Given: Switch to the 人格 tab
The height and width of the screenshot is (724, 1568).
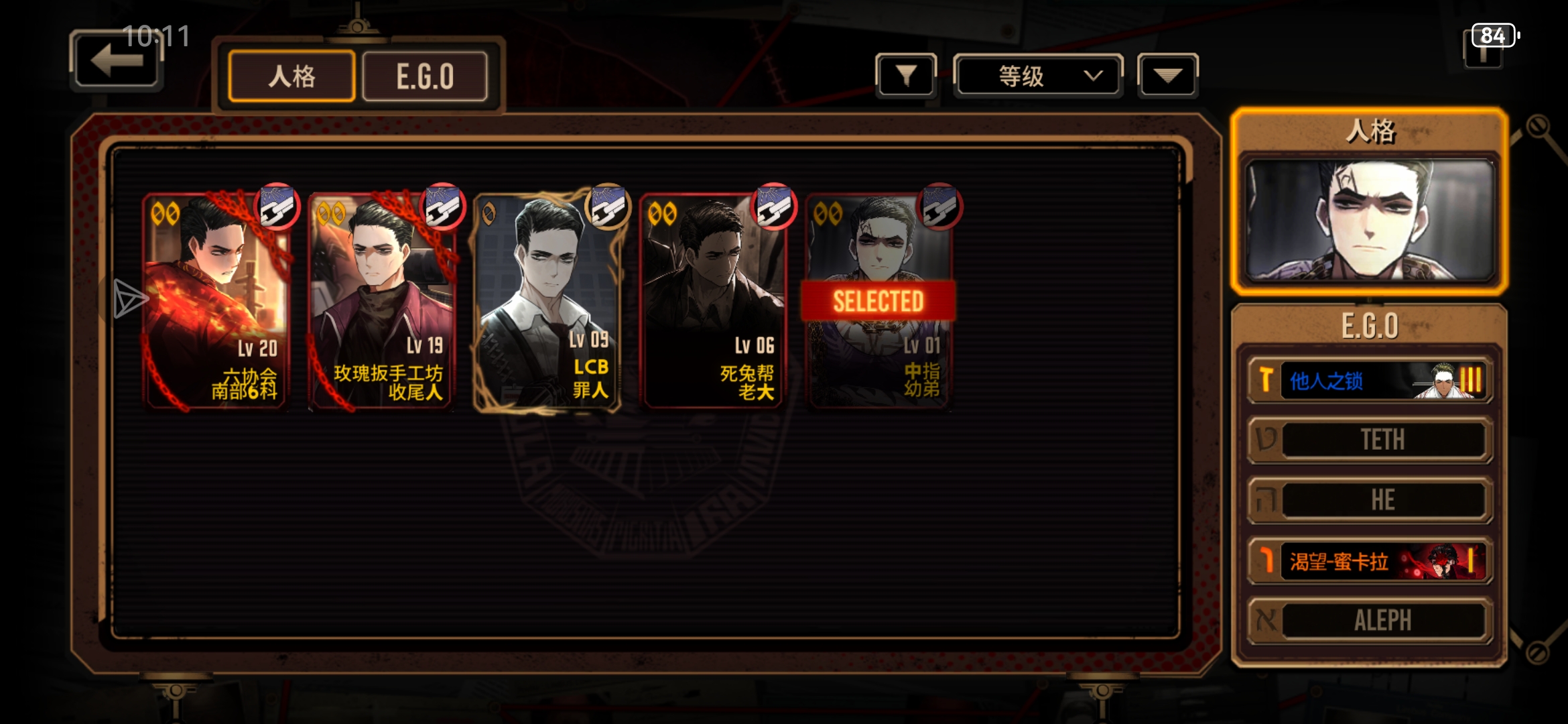Looking at the screenshot, I should (291, 76).
